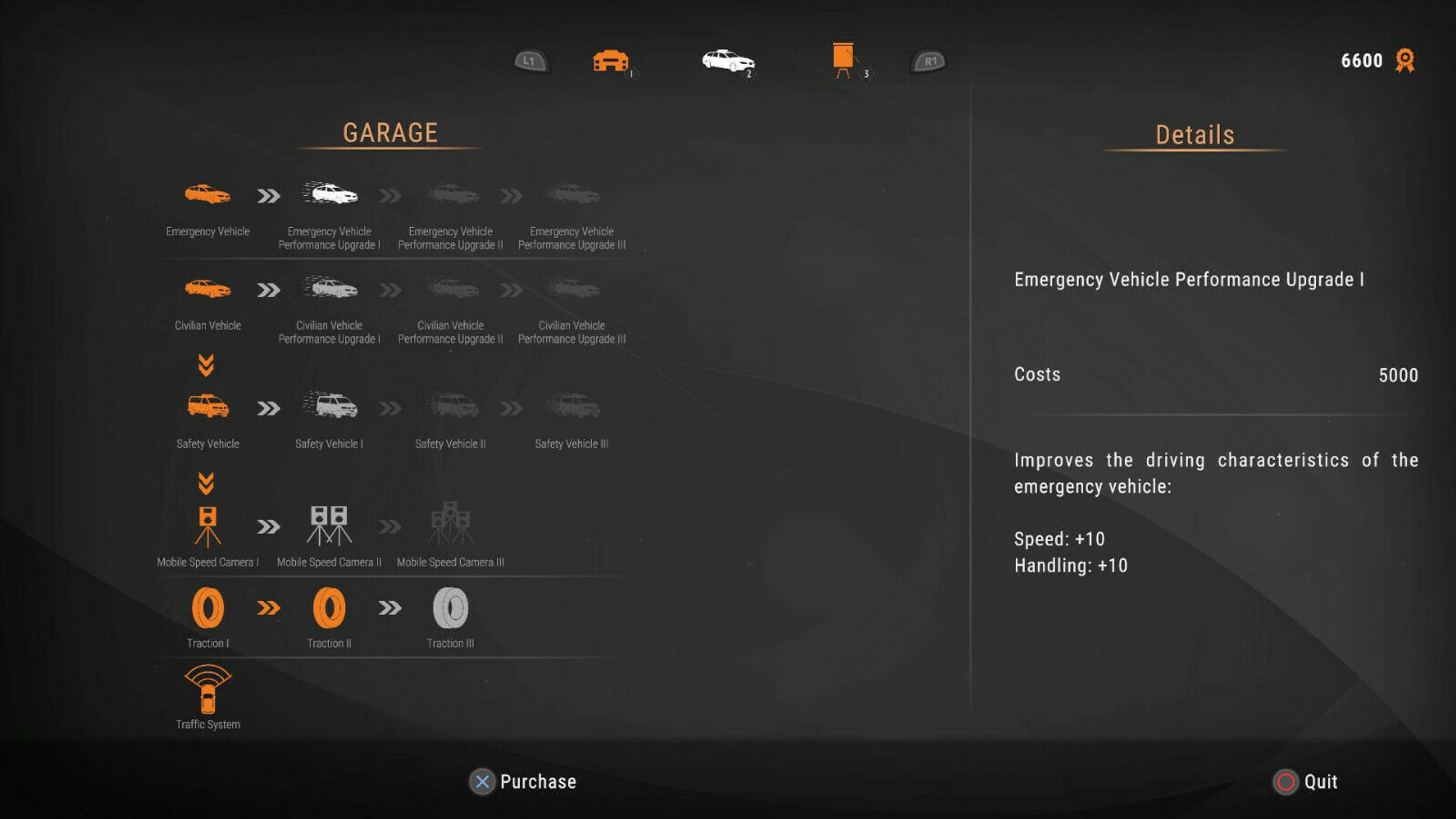Screen dimensions: 1456x819
Task: Select the Traffic System upgrade
Action: click(x=207, y=690)
